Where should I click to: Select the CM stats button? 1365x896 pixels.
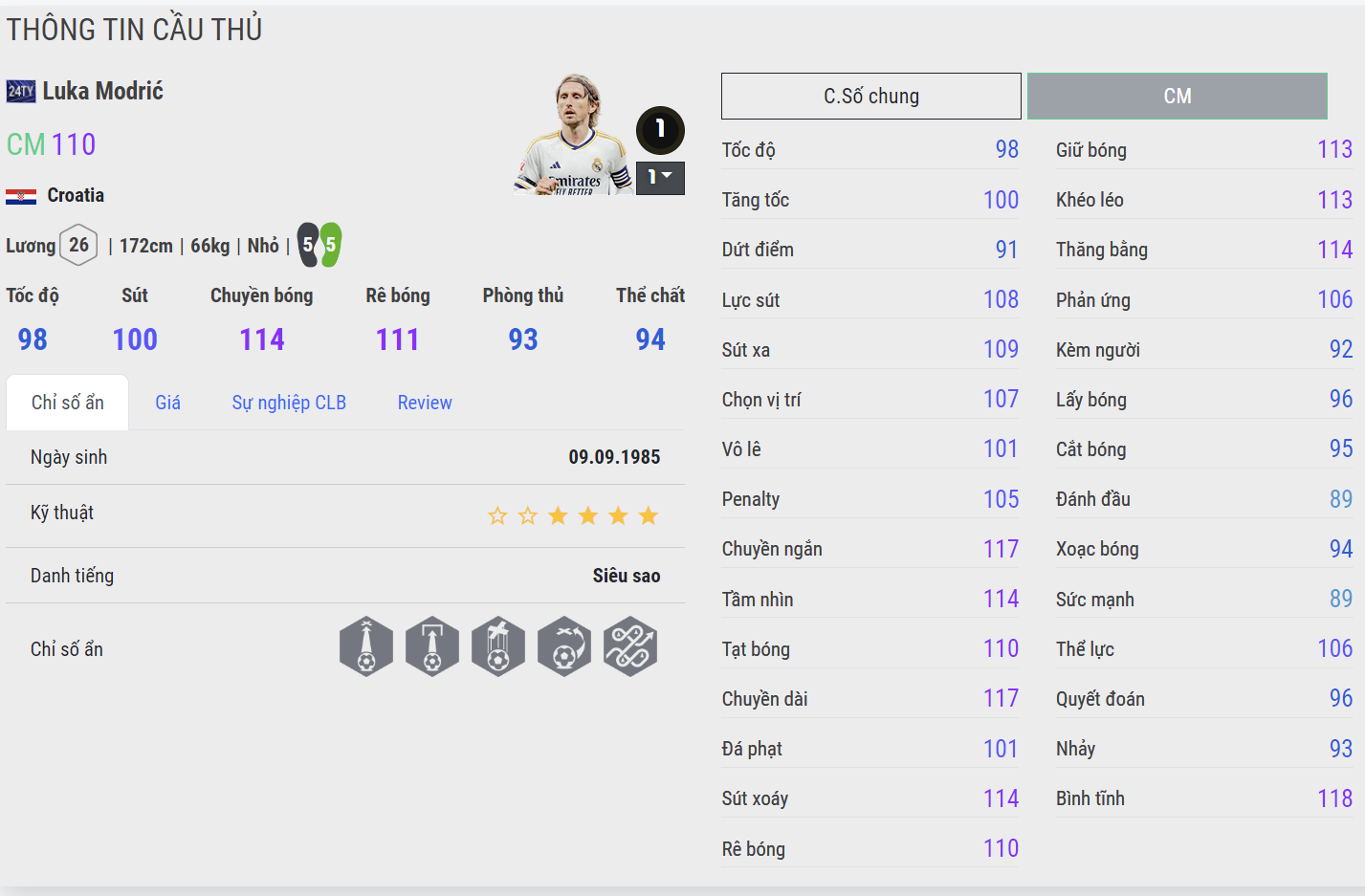1177,96
